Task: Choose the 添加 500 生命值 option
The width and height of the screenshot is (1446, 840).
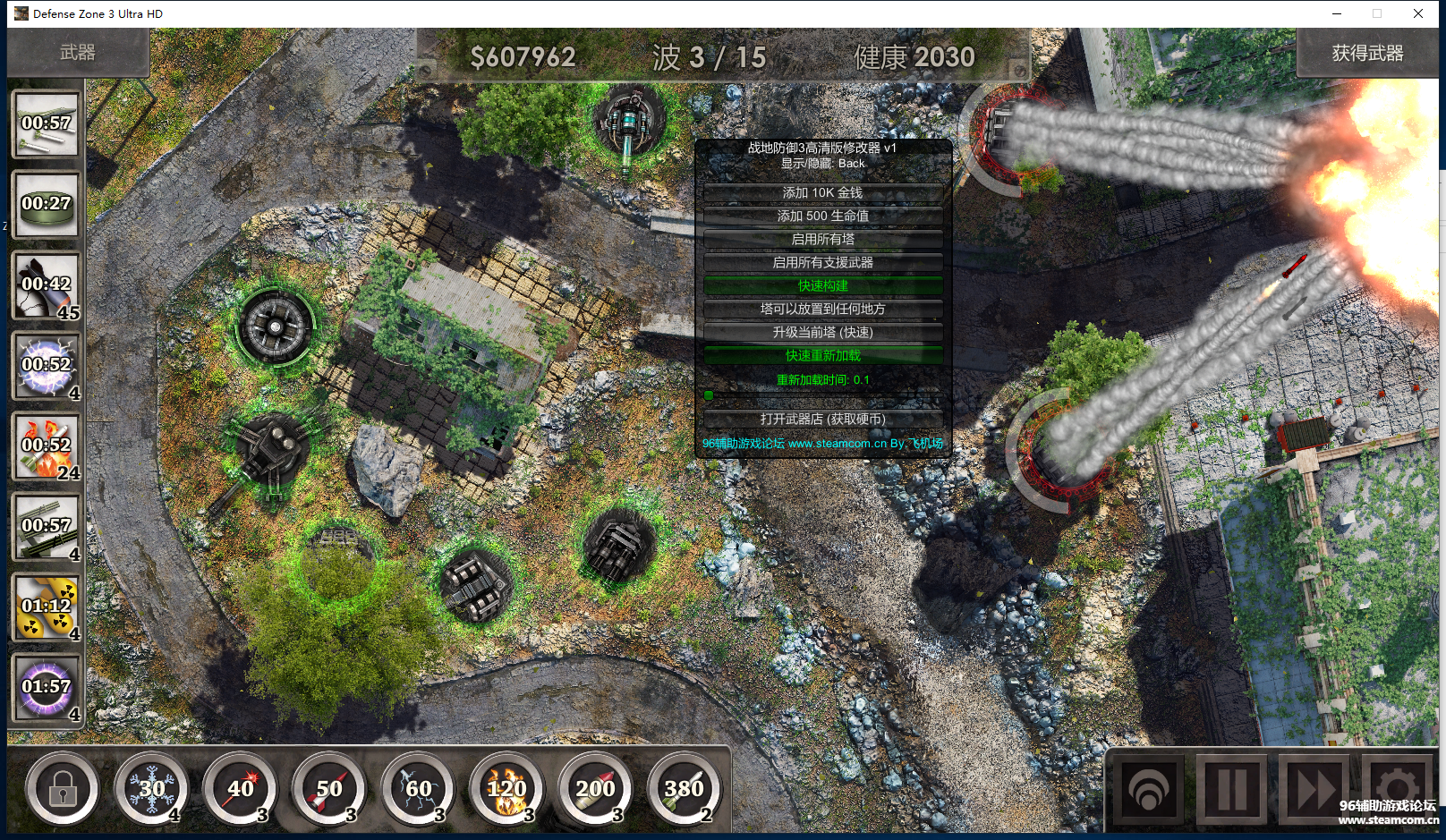Action: click(822, 216)
